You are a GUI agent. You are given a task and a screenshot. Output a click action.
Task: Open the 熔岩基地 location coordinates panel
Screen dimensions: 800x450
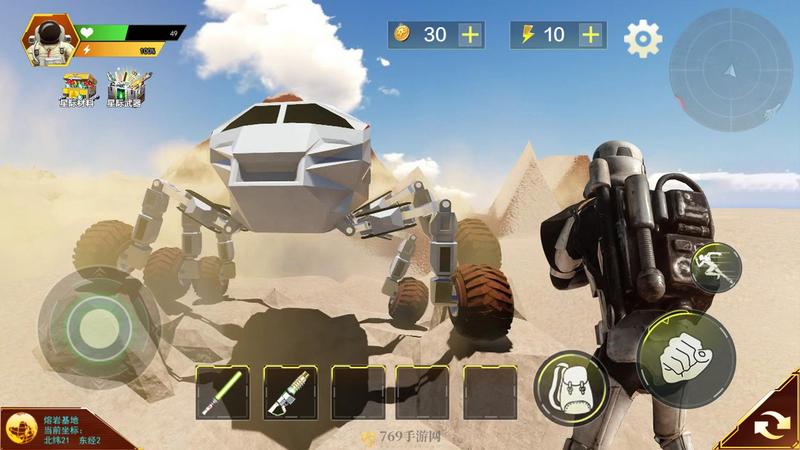click(58, 428)
